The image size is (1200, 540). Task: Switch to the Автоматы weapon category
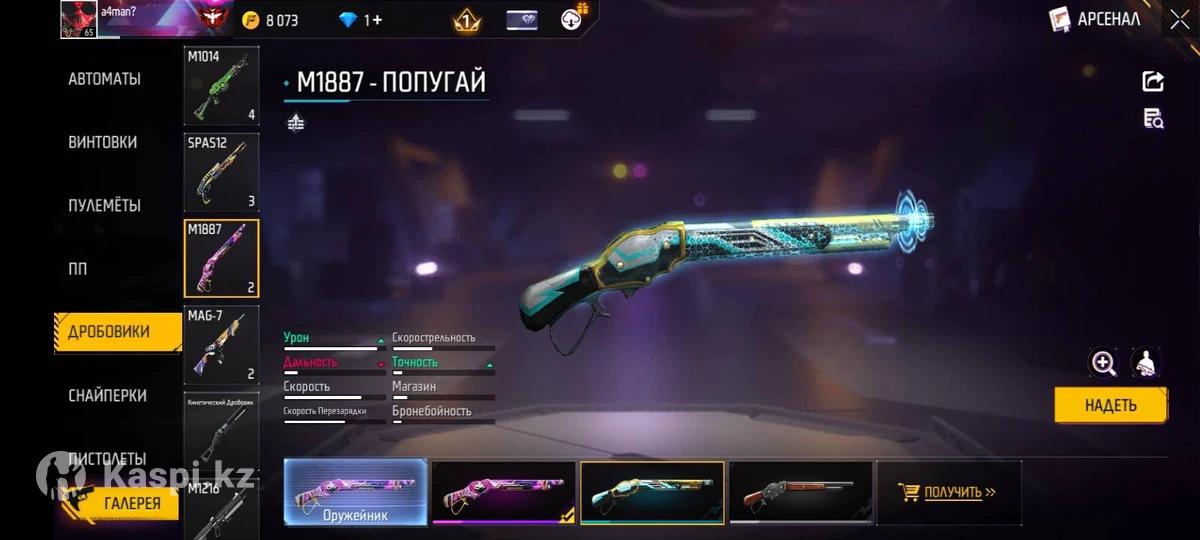104,79
